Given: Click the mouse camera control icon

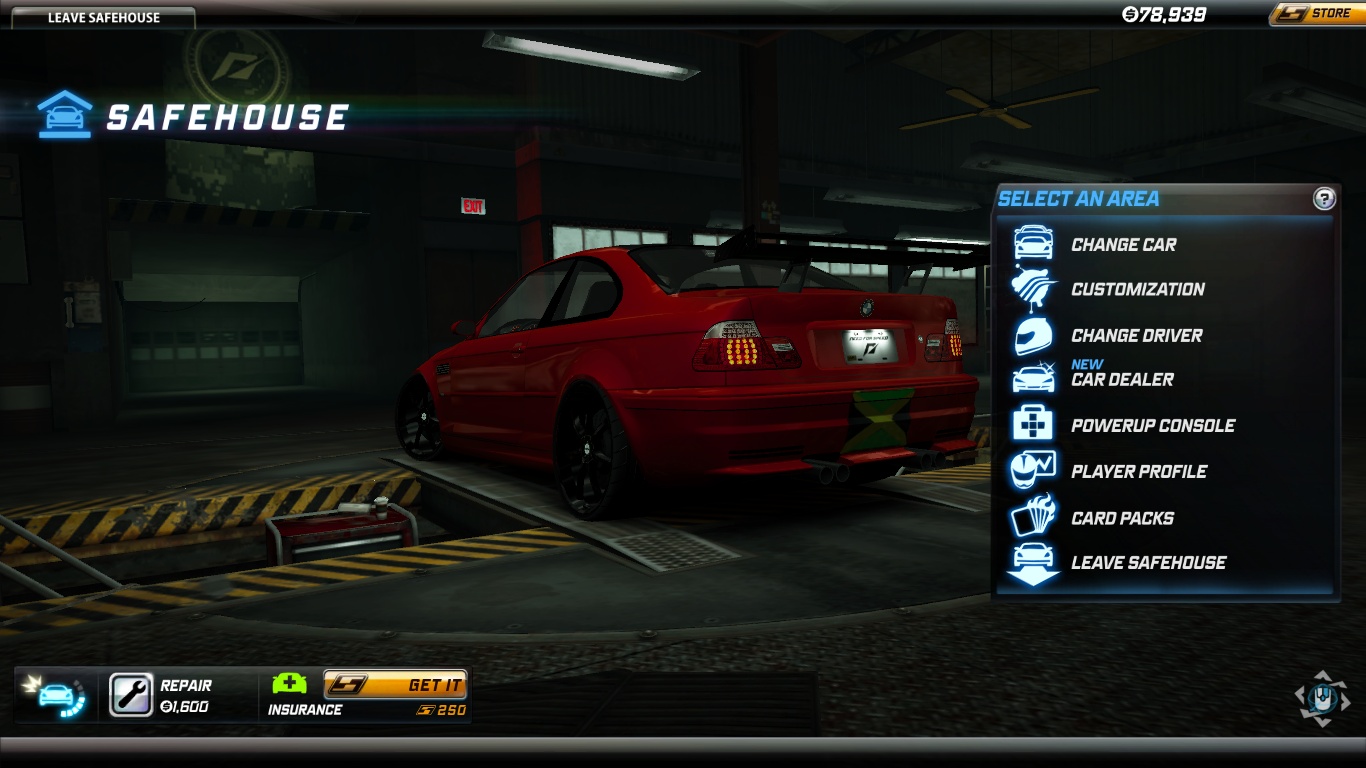Looking at the screenshot, I should pyautogui.click(x=1321, y=698).
